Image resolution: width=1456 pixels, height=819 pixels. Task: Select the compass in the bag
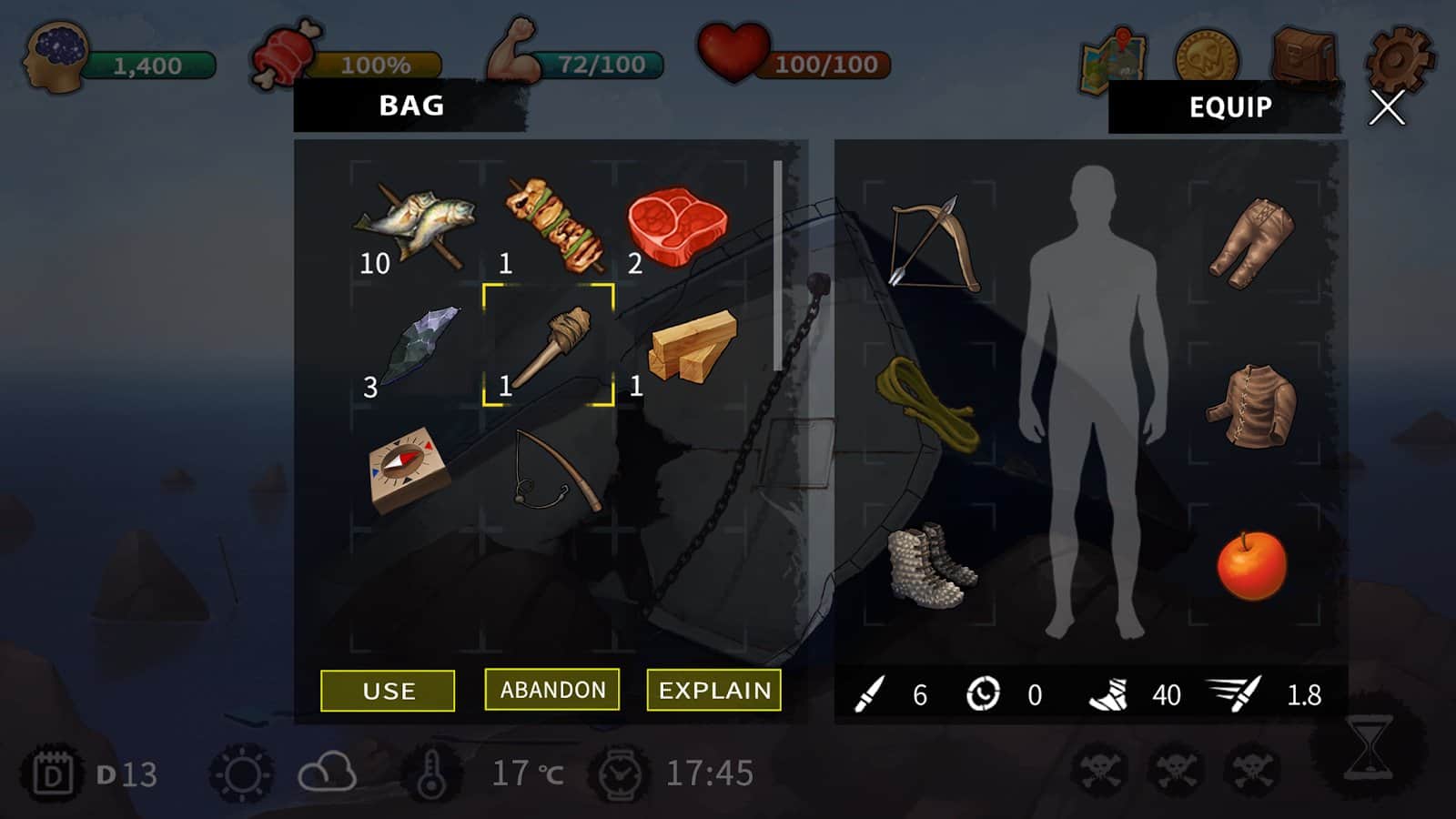409,469
